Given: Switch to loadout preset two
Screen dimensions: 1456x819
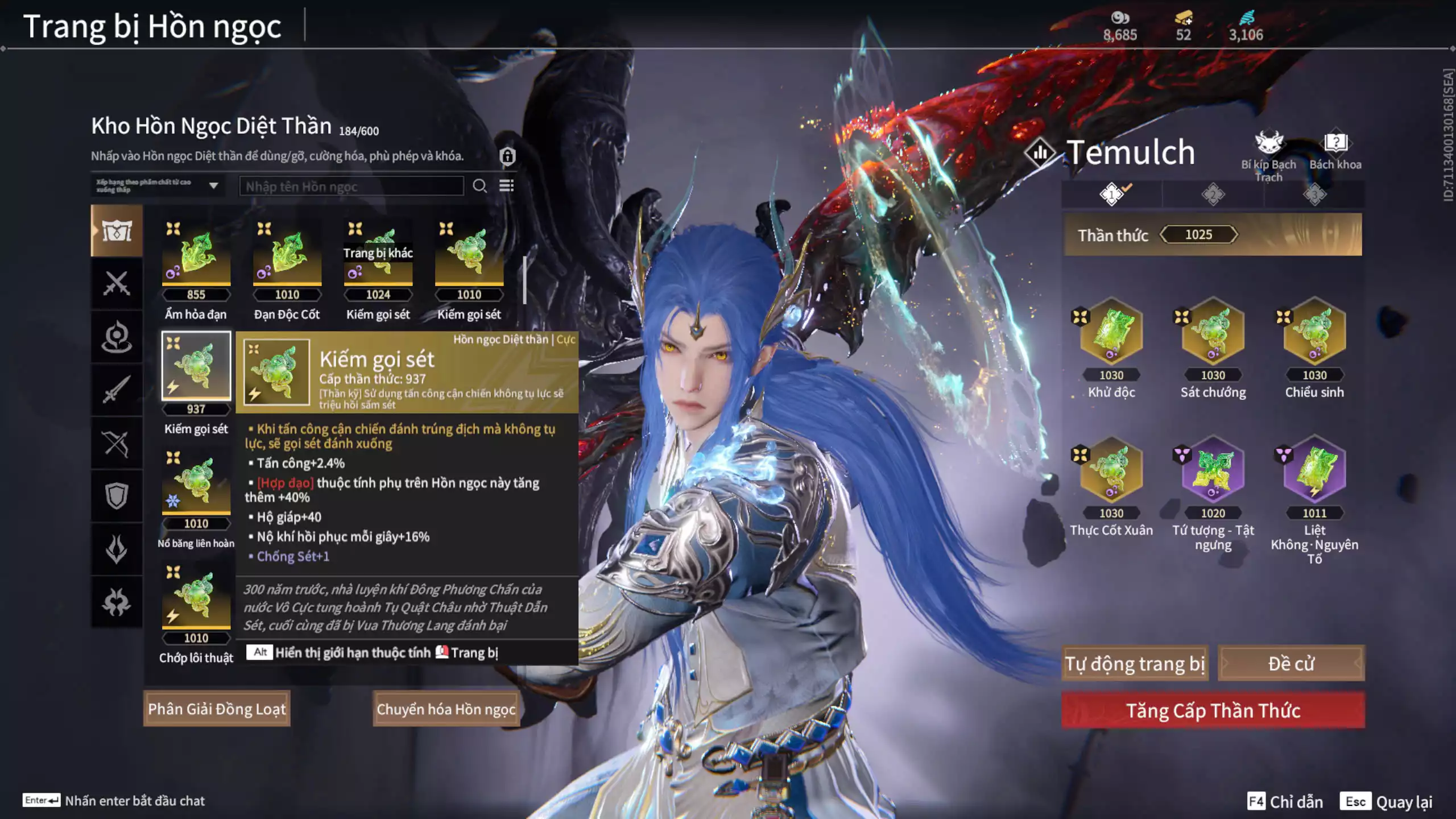Looking at the screenshot, I should pyautogui.click(x=1213, y=195).
